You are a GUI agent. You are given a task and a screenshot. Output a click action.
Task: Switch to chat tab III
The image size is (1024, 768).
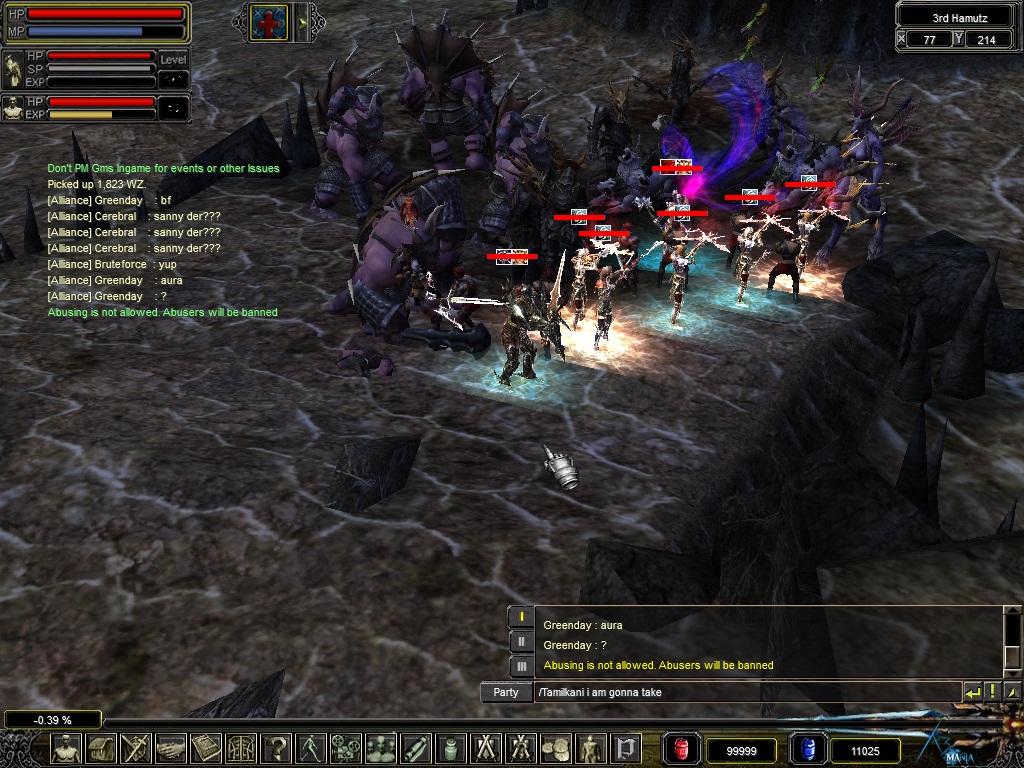[x=521, y=665]
